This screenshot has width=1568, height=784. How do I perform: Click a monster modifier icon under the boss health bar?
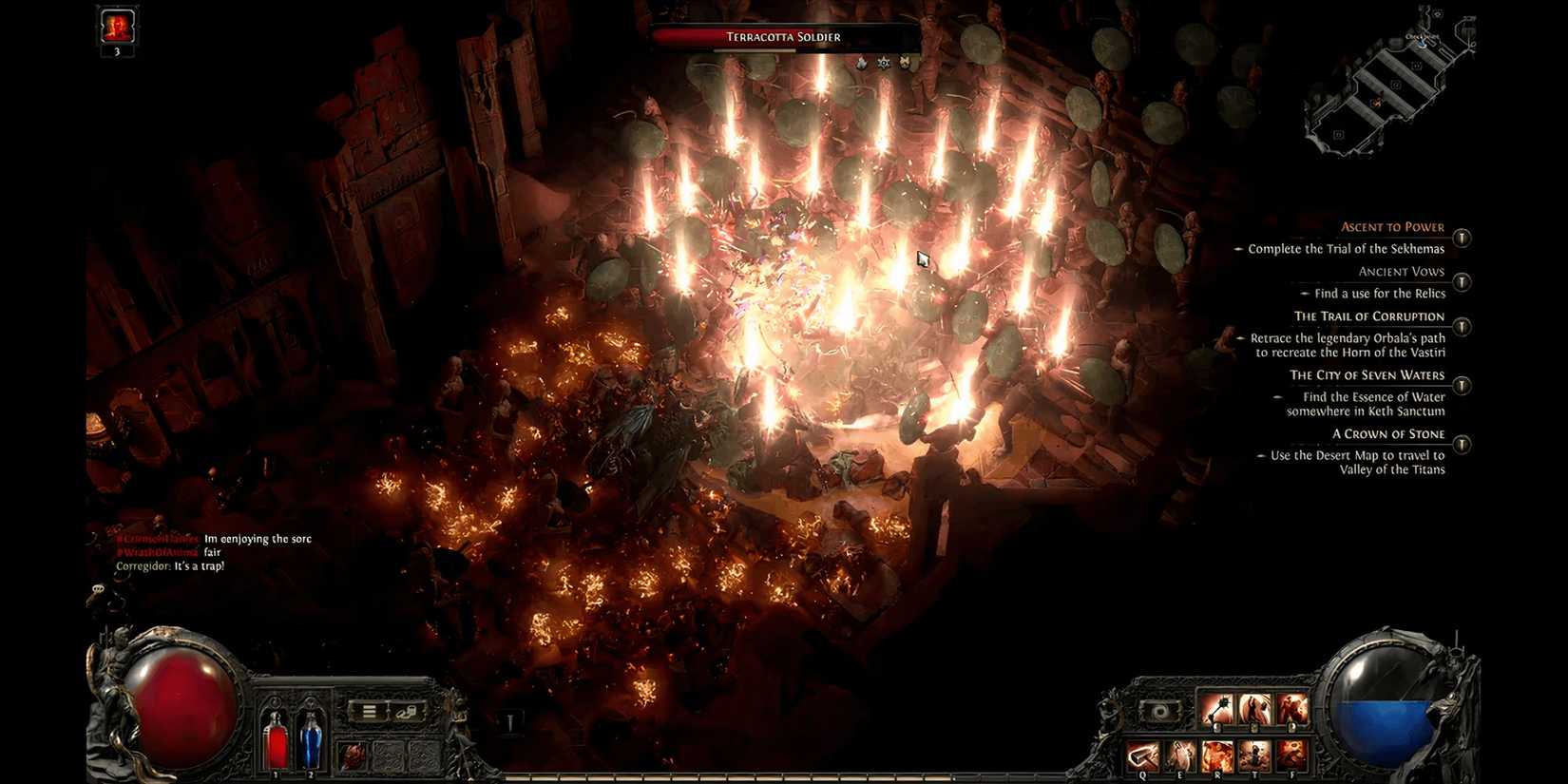883,62
